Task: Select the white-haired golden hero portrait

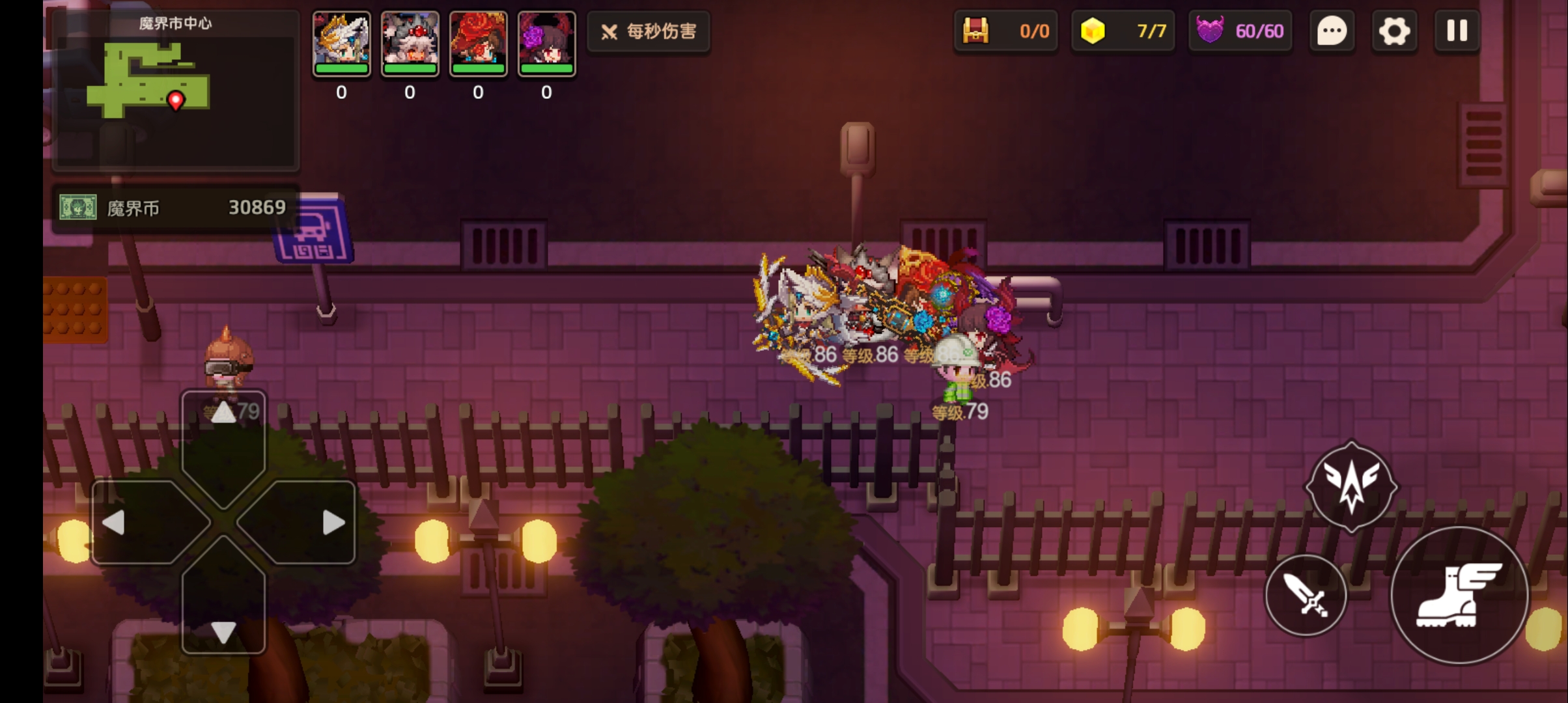Action: [342, 43]
